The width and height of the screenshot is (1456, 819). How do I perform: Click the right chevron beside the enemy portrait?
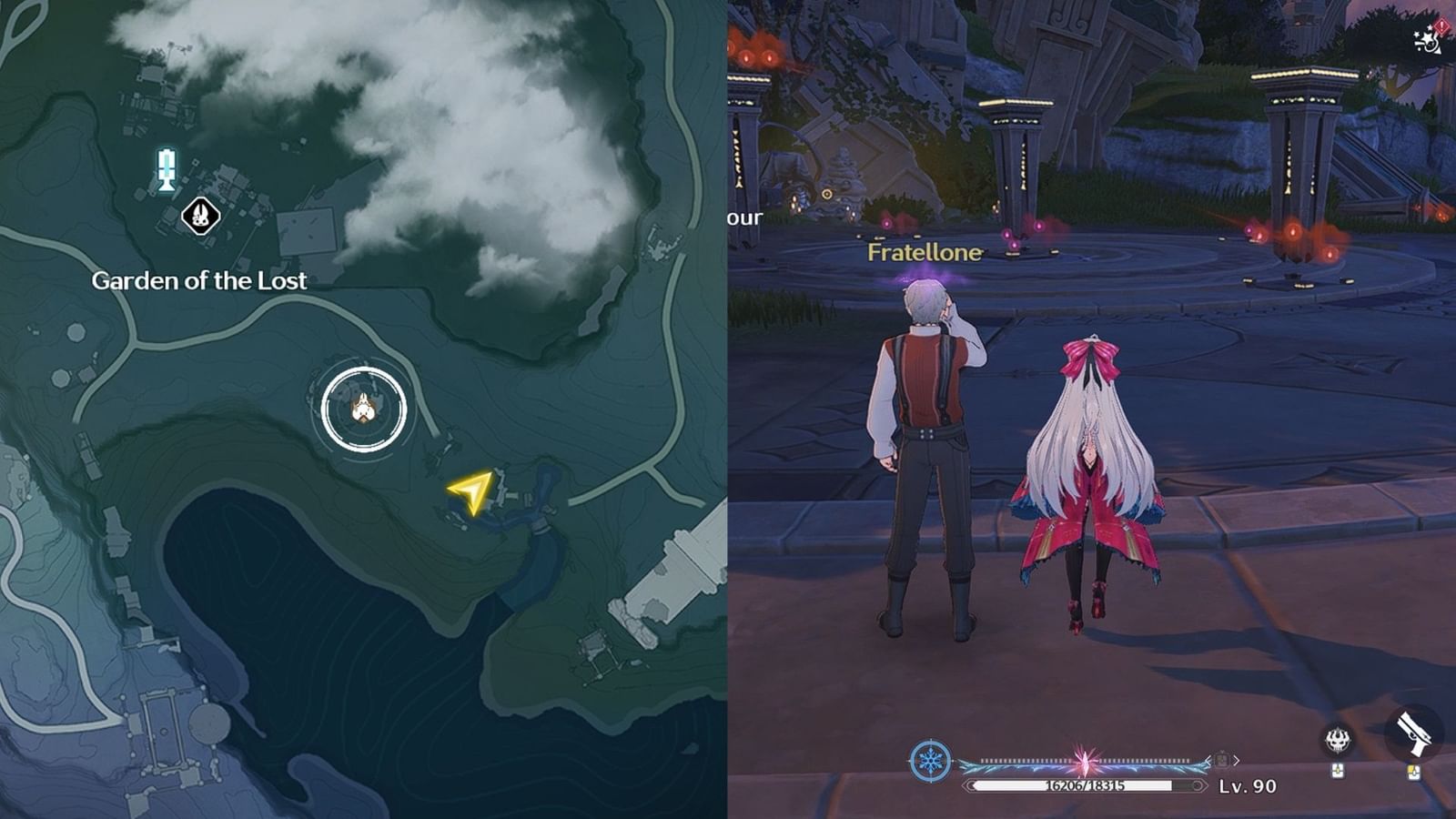click(x=1236, y=760)
